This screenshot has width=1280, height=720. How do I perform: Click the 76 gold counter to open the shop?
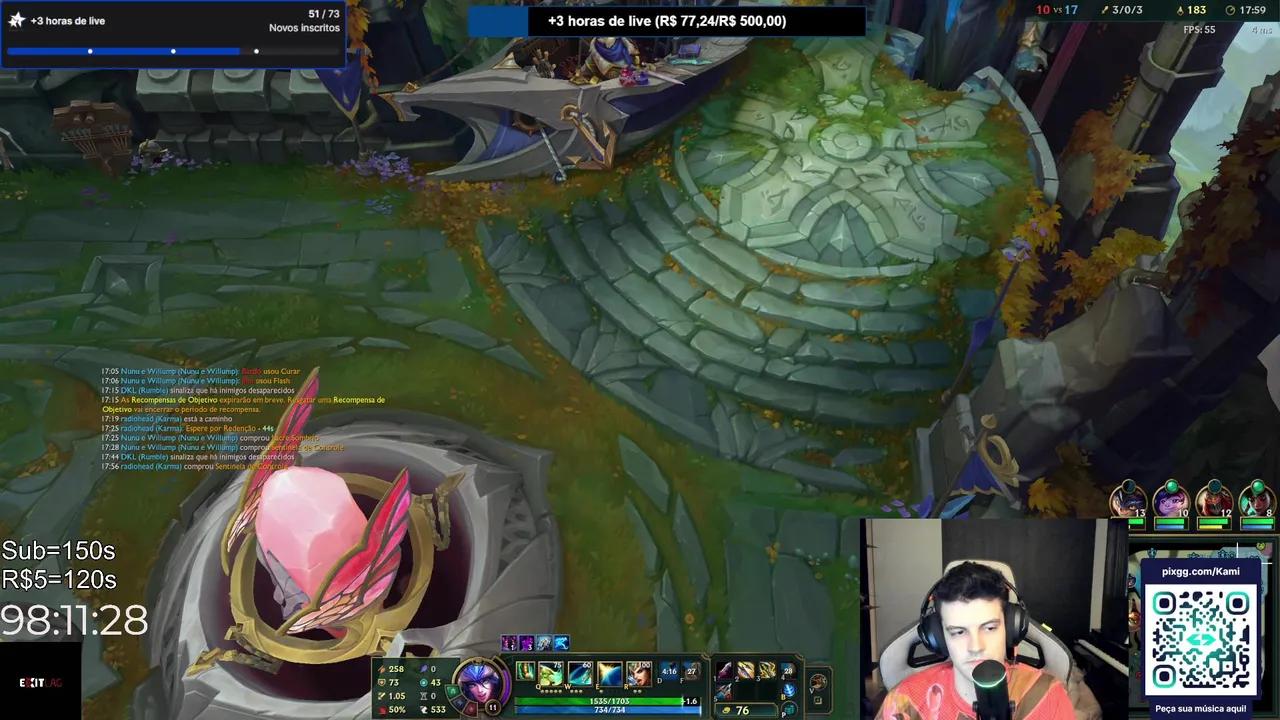(740, 710)
